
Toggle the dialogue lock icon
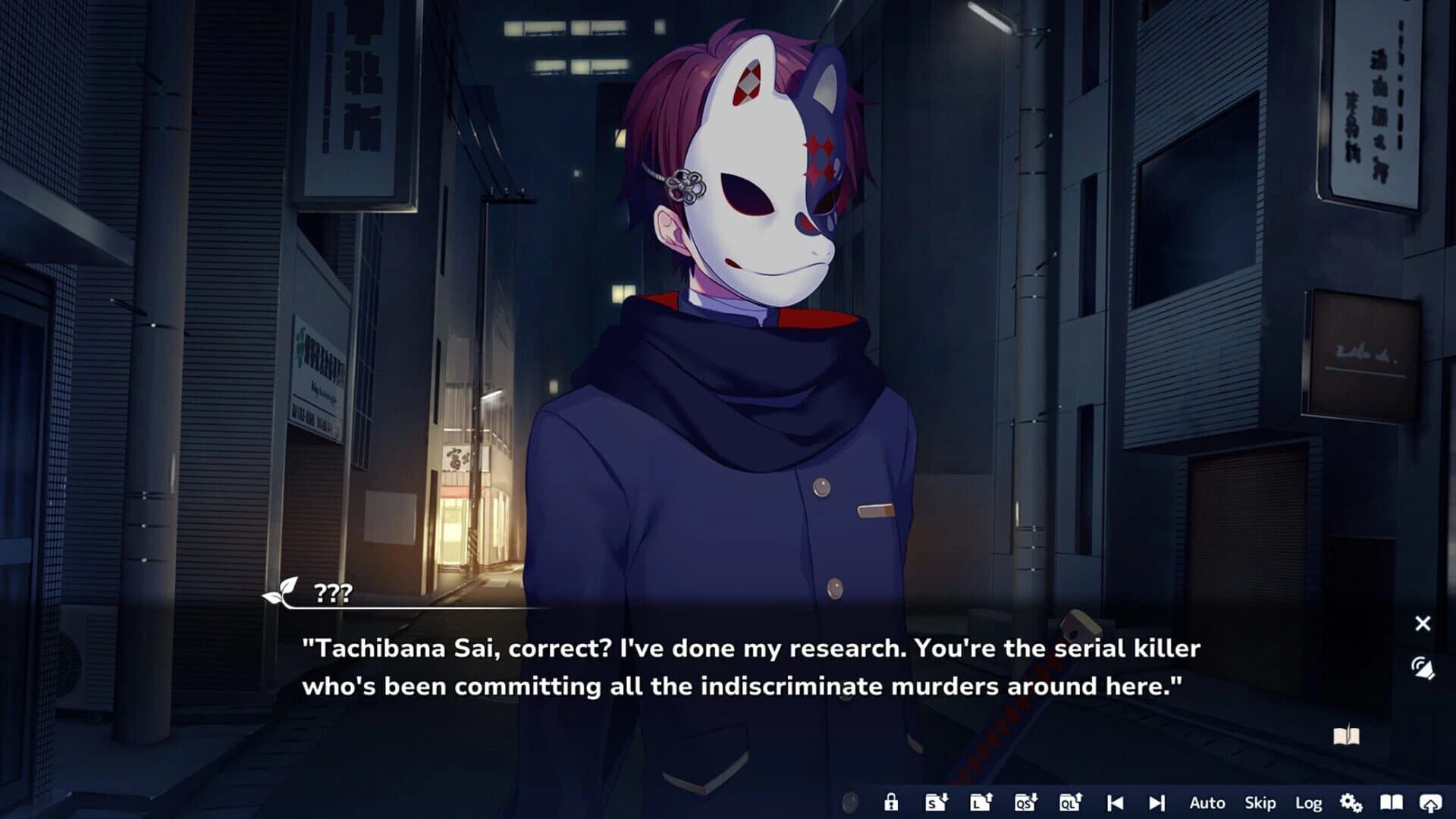[893, 802]
